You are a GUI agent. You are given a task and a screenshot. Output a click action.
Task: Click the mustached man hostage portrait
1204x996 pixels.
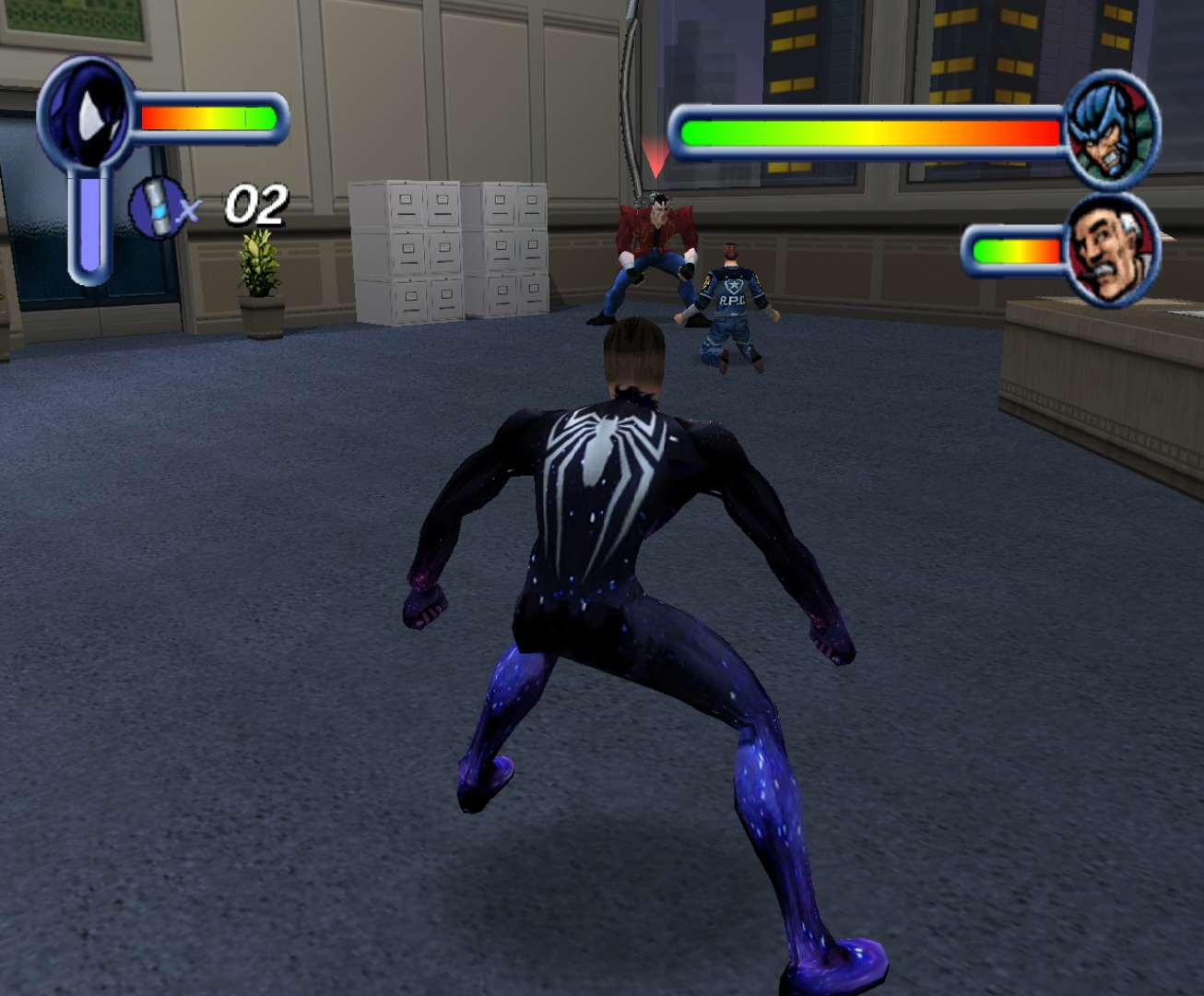1112,249
